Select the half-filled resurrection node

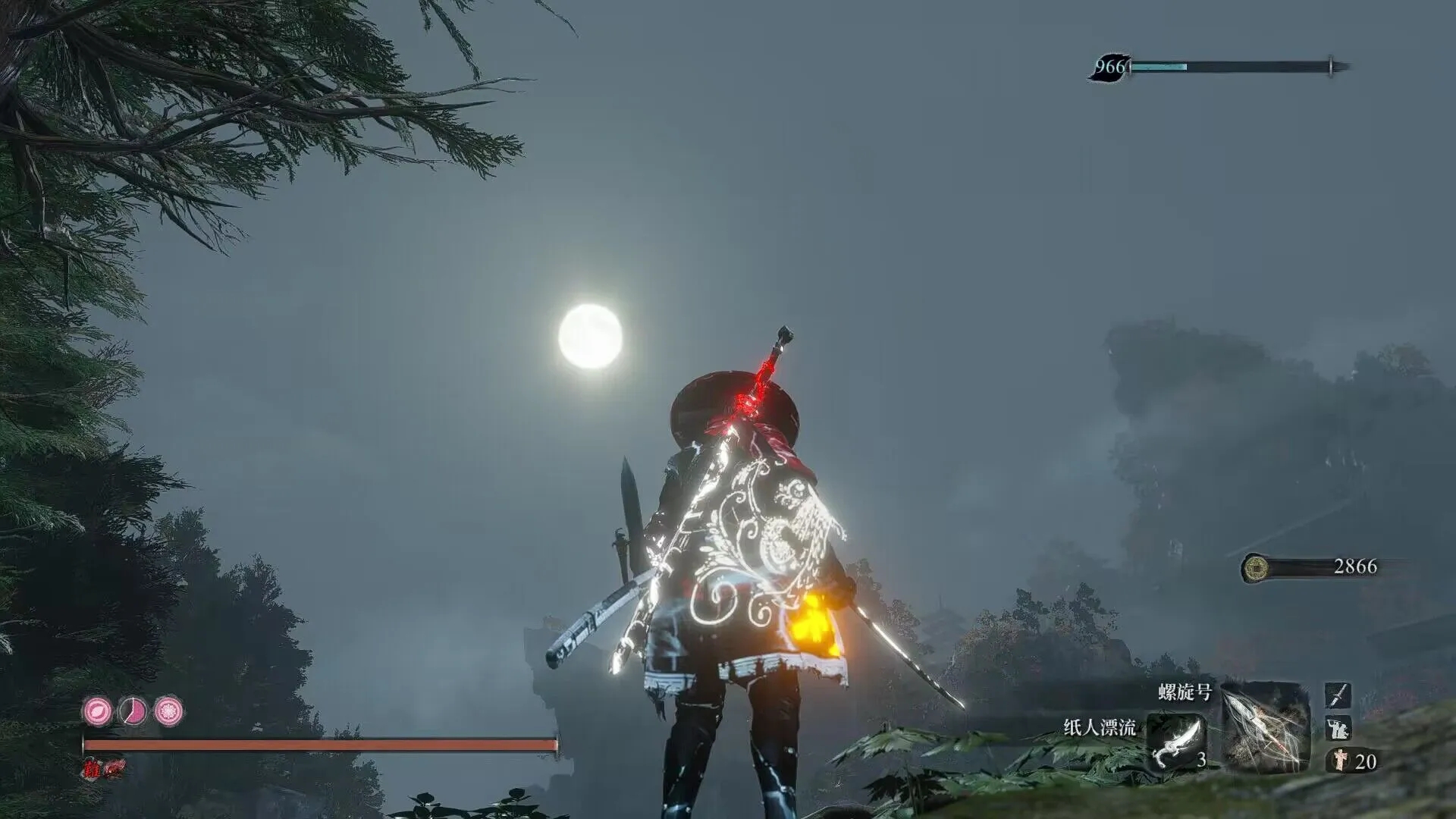tap(133, 711)
